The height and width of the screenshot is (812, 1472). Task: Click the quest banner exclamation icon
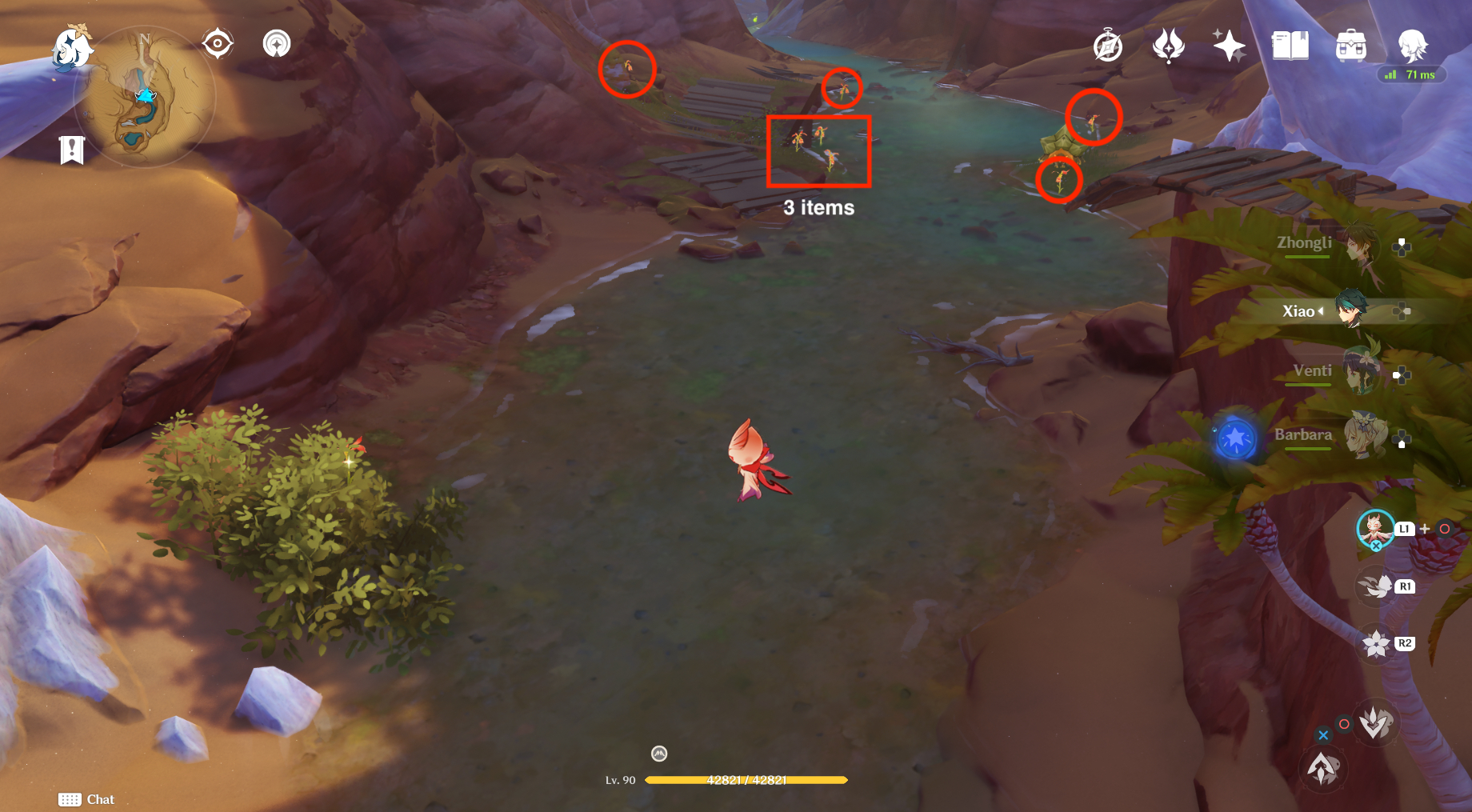point(73,149)
